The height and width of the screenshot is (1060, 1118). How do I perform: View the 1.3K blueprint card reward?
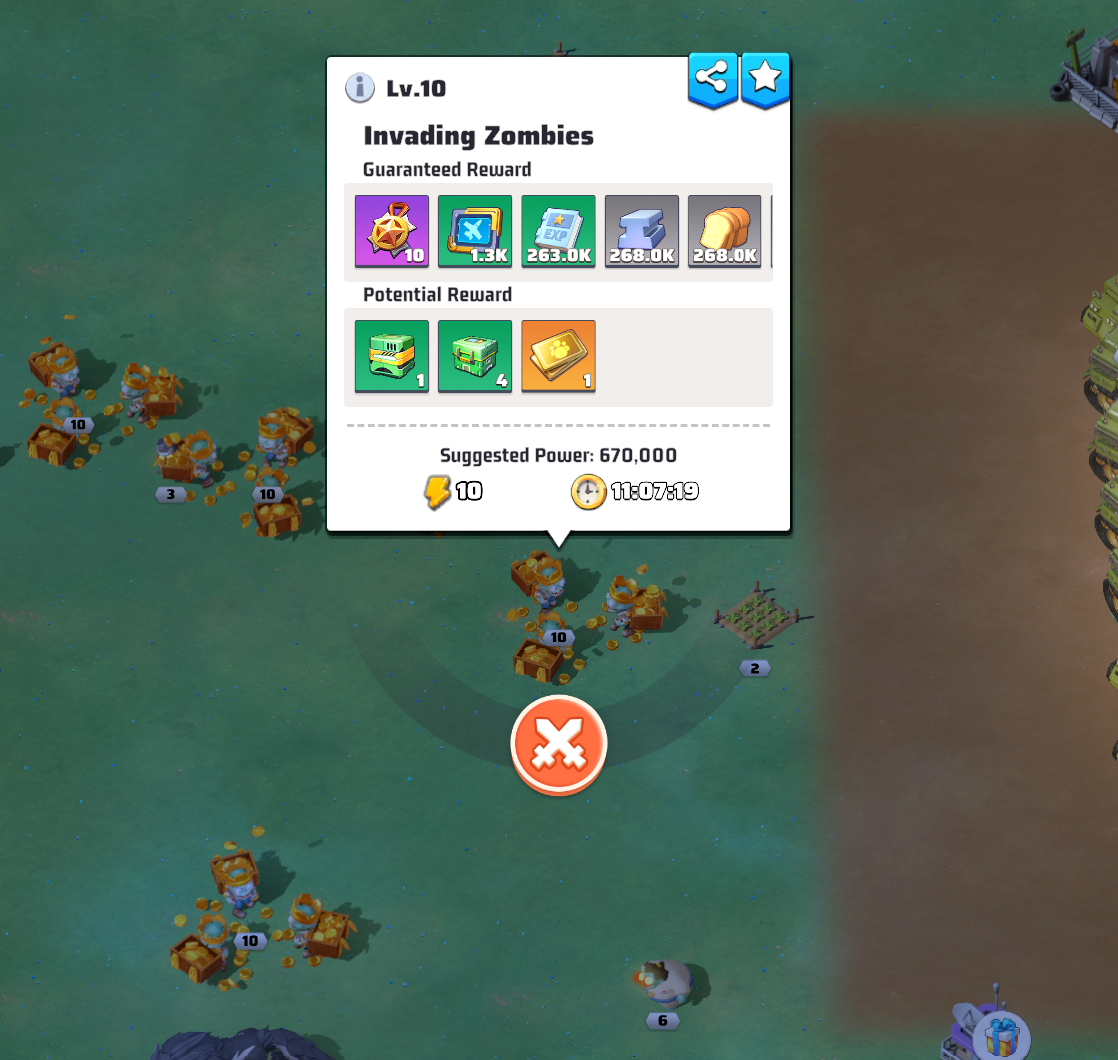[475, 232]
